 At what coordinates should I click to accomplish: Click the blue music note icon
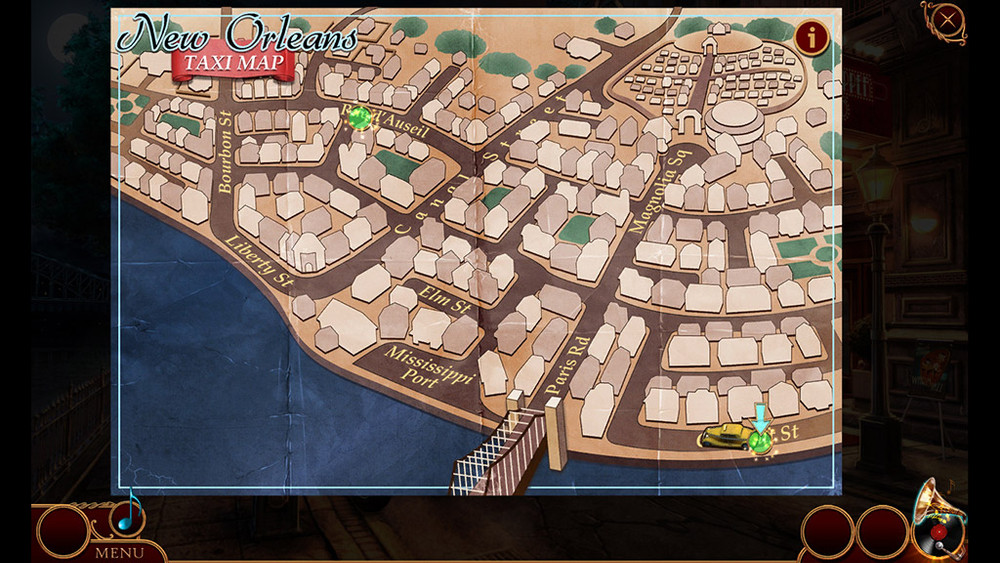pyautogui.click(x=127, y=512)
